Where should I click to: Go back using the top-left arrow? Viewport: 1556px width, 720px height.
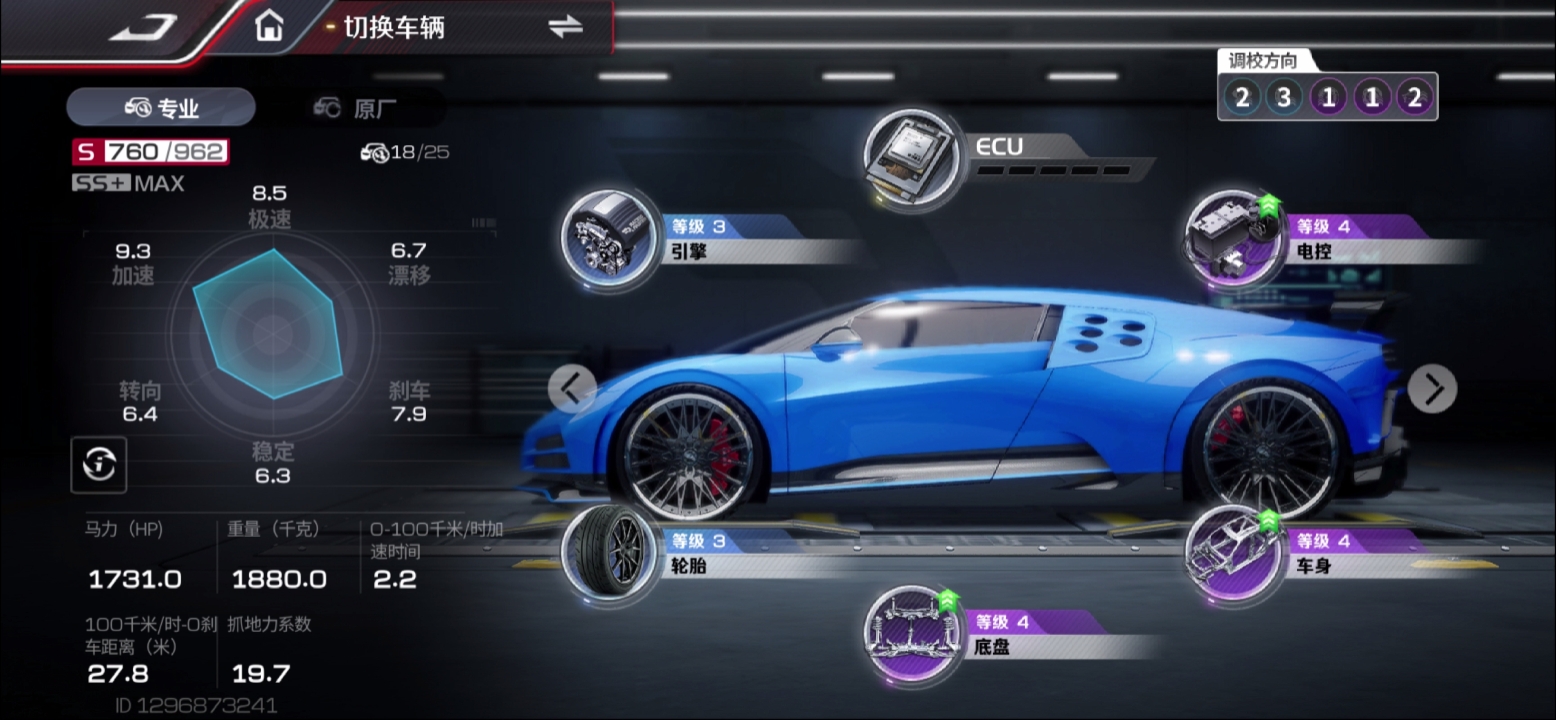click(143, 28)
